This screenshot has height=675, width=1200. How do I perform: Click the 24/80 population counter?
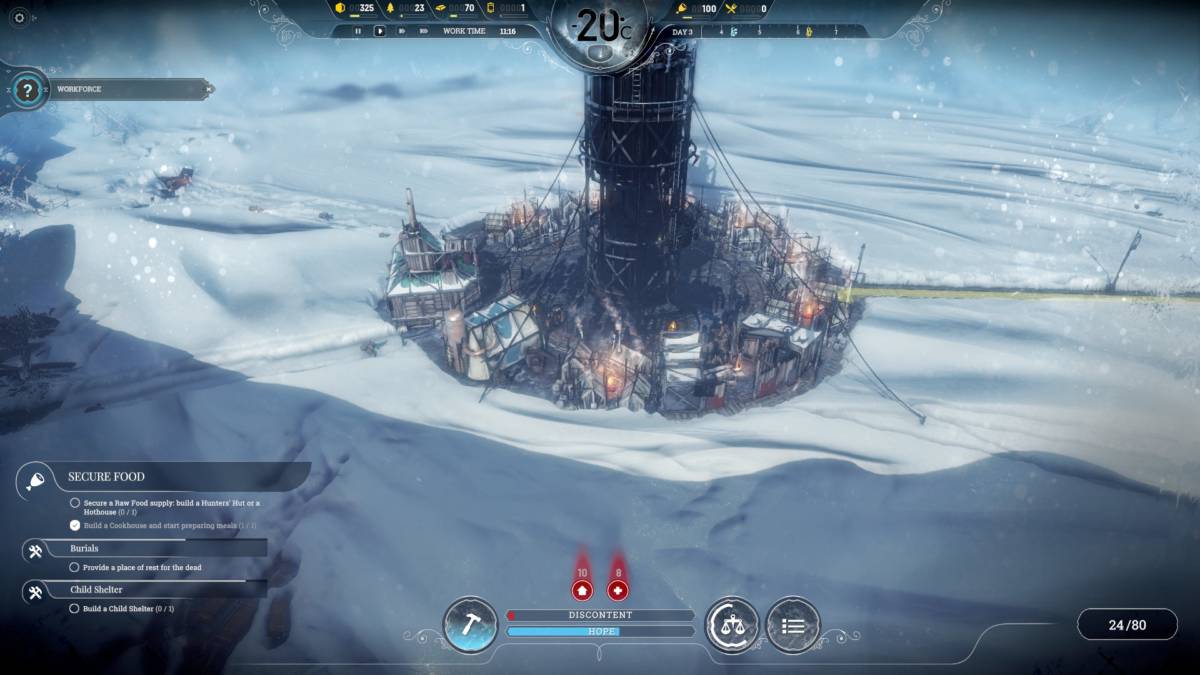(x=1127, y=625)
